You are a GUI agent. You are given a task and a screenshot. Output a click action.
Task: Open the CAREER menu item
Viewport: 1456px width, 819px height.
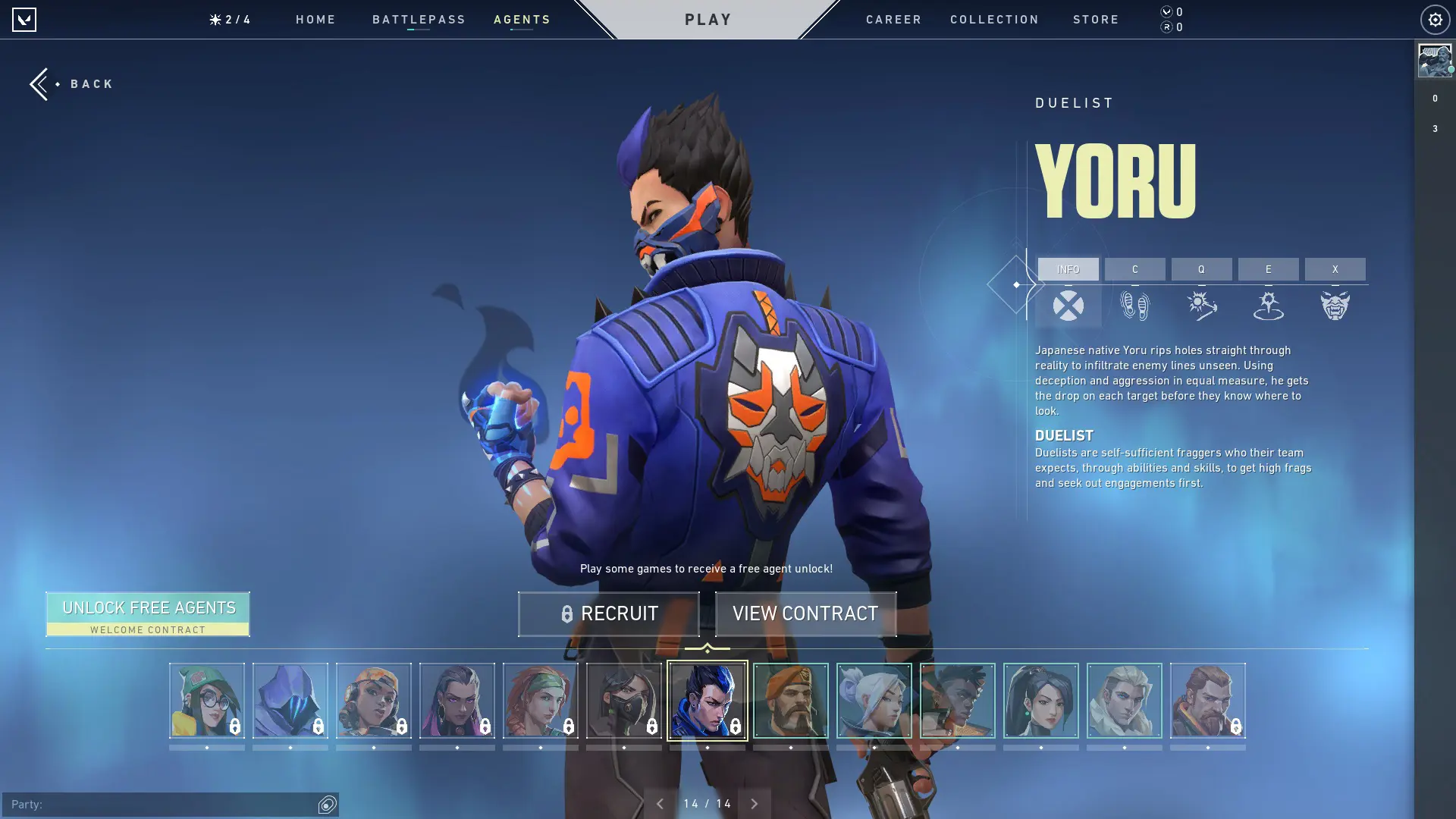[x=893, y=19]
